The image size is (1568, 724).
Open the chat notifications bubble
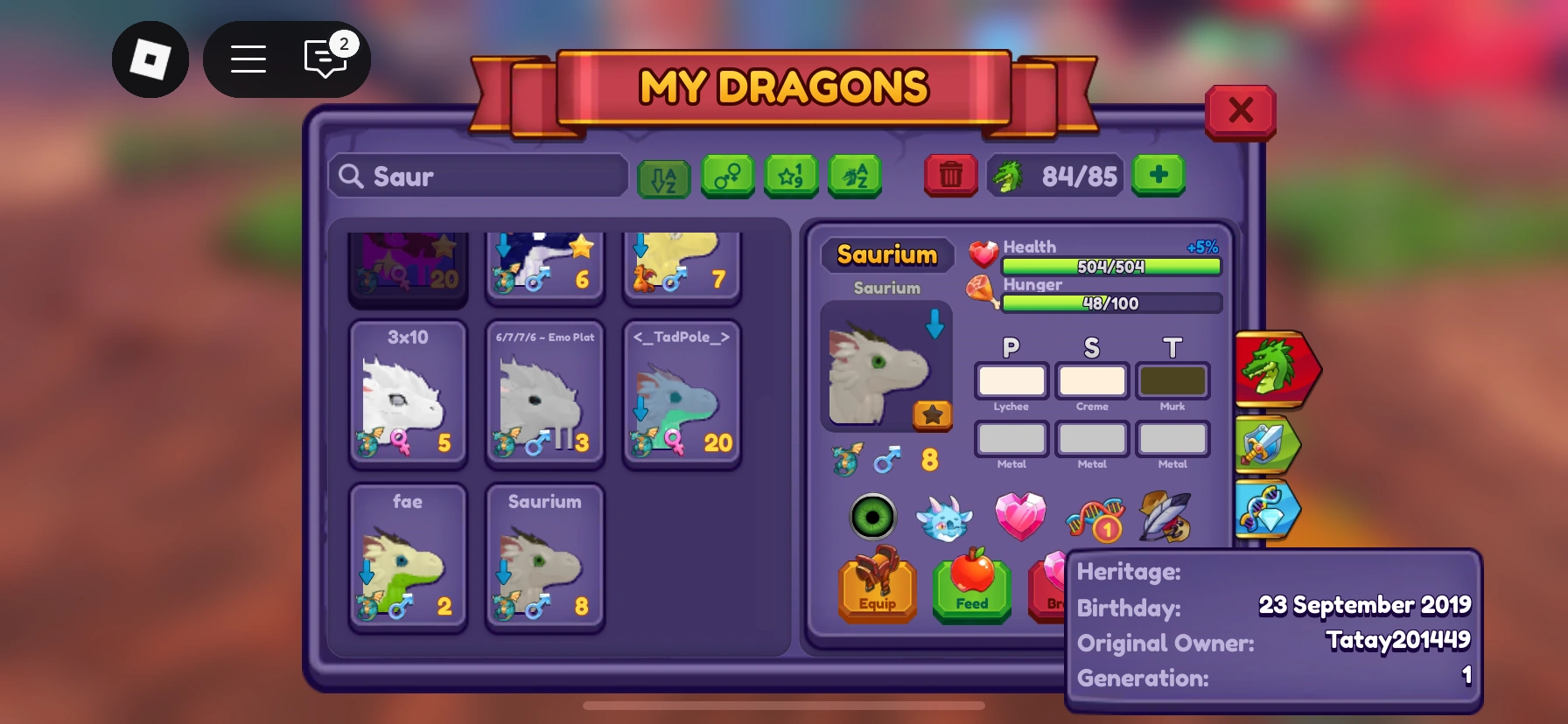tap(325, 58)
